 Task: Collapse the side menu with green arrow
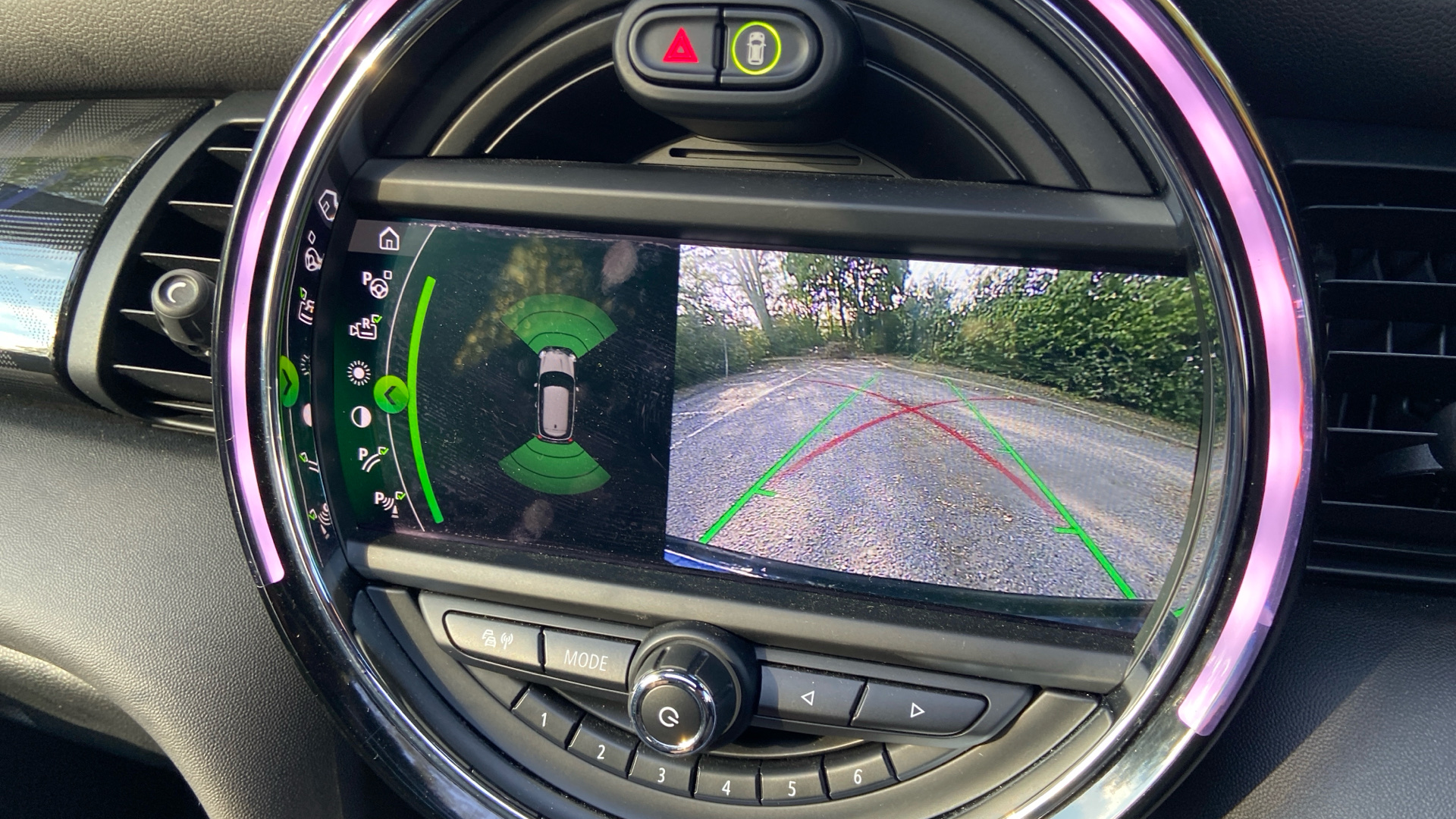(x=391, y=394)
